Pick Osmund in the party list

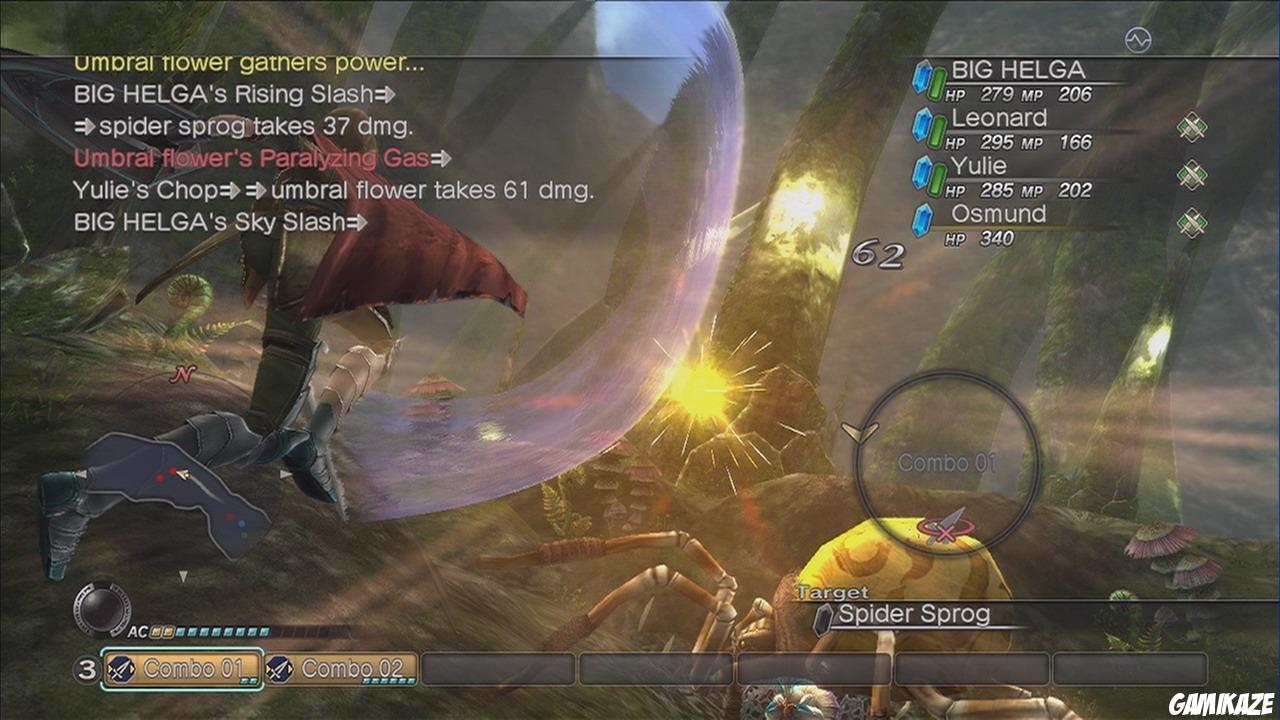[998, 225]
